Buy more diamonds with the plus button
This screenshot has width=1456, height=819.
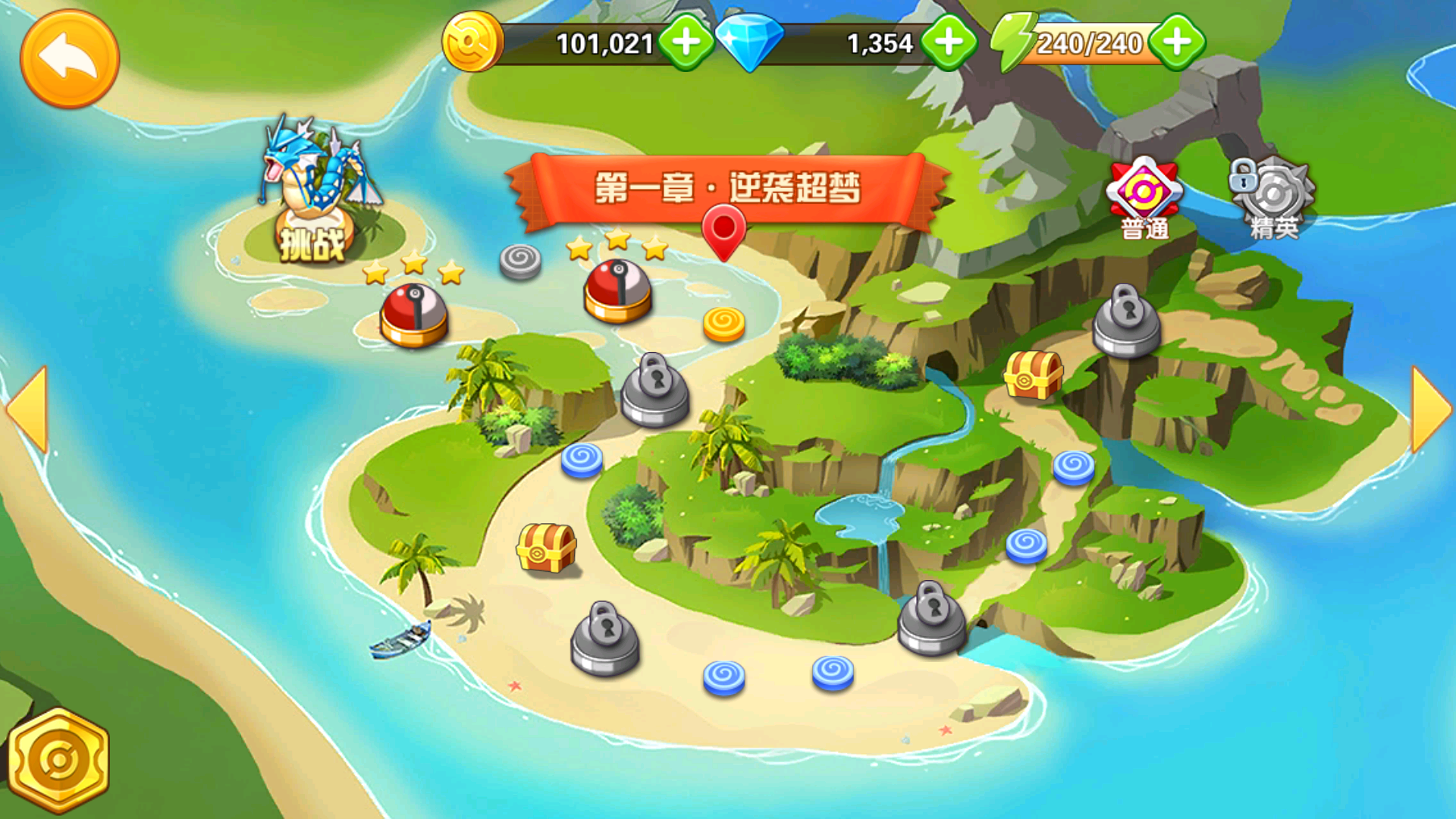pos(948,42)
